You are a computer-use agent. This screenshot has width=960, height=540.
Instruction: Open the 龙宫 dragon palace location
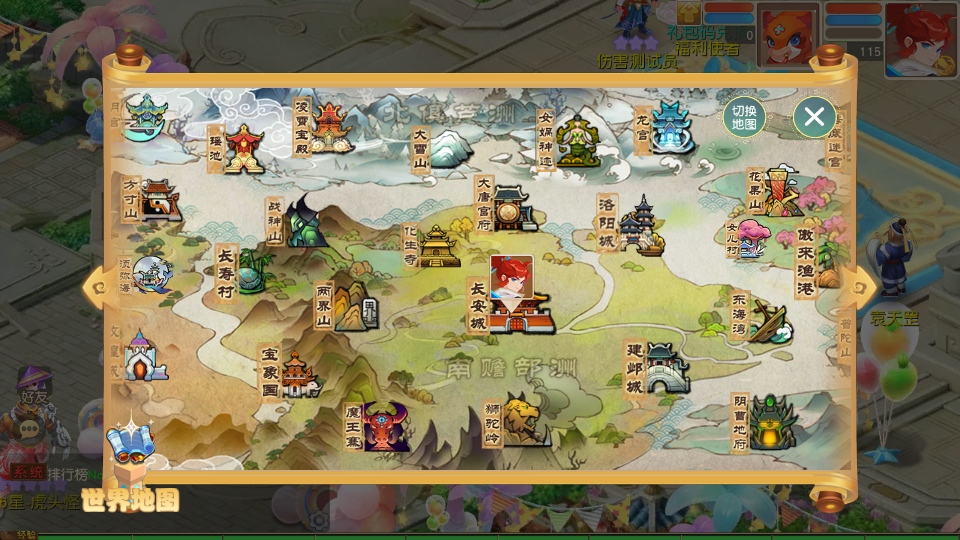pyautogui.click(x=672, y=129)
